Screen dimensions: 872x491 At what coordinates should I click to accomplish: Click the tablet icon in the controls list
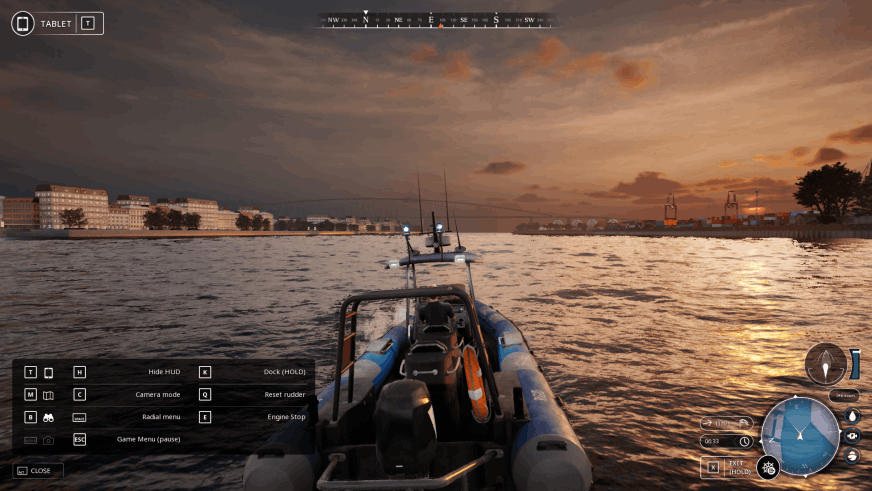pyautogui.click(x=48, y=372)
